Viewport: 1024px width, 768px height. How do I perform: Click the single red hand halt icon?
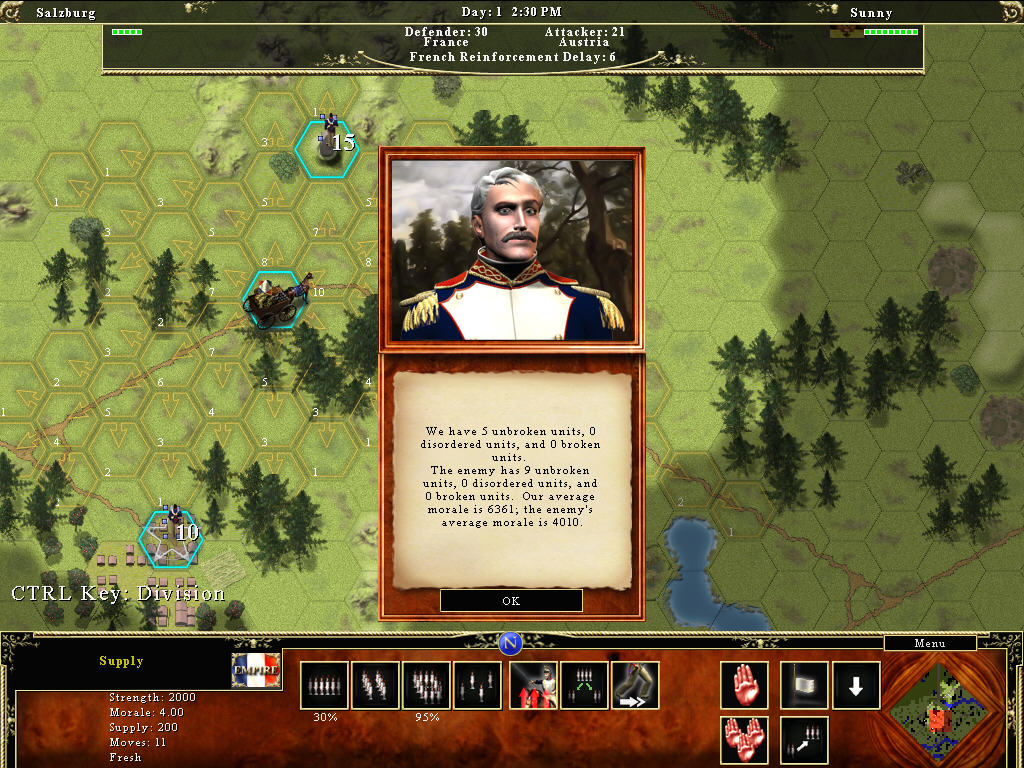tap(745, 686)
